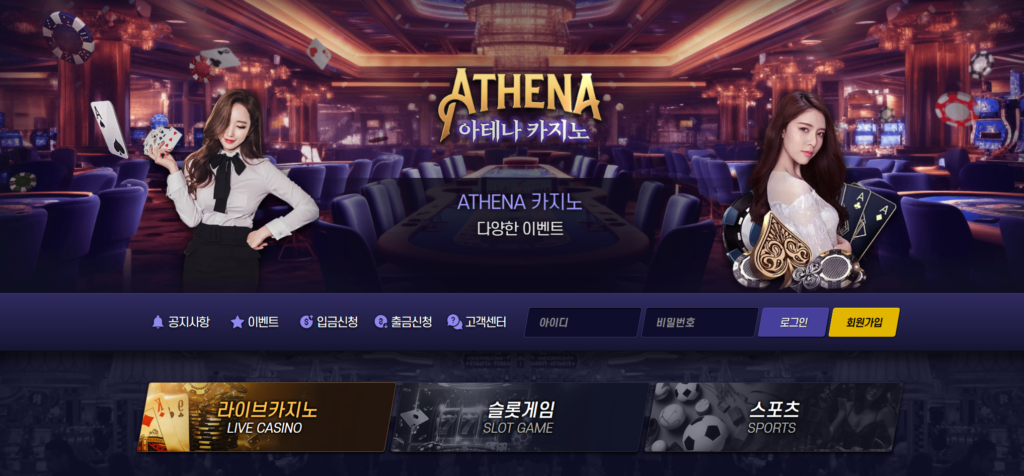The width and height of the screenshot is (1024, 476).
Task: Go to the 이벤트 events page
Action: [x=255, y=322]
